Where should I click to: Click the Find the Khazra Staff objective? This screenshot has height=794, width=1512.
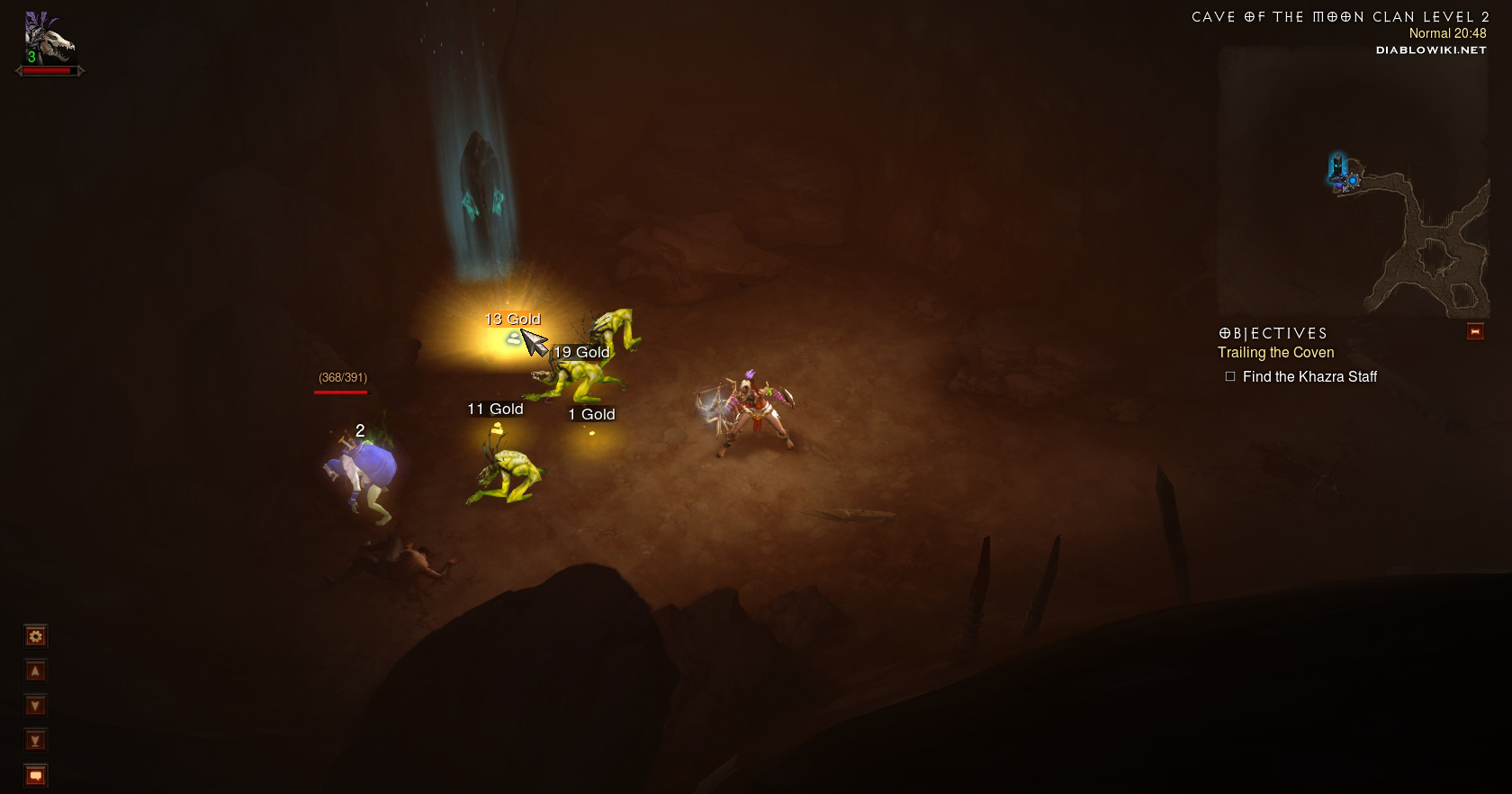coord(1309,377)
